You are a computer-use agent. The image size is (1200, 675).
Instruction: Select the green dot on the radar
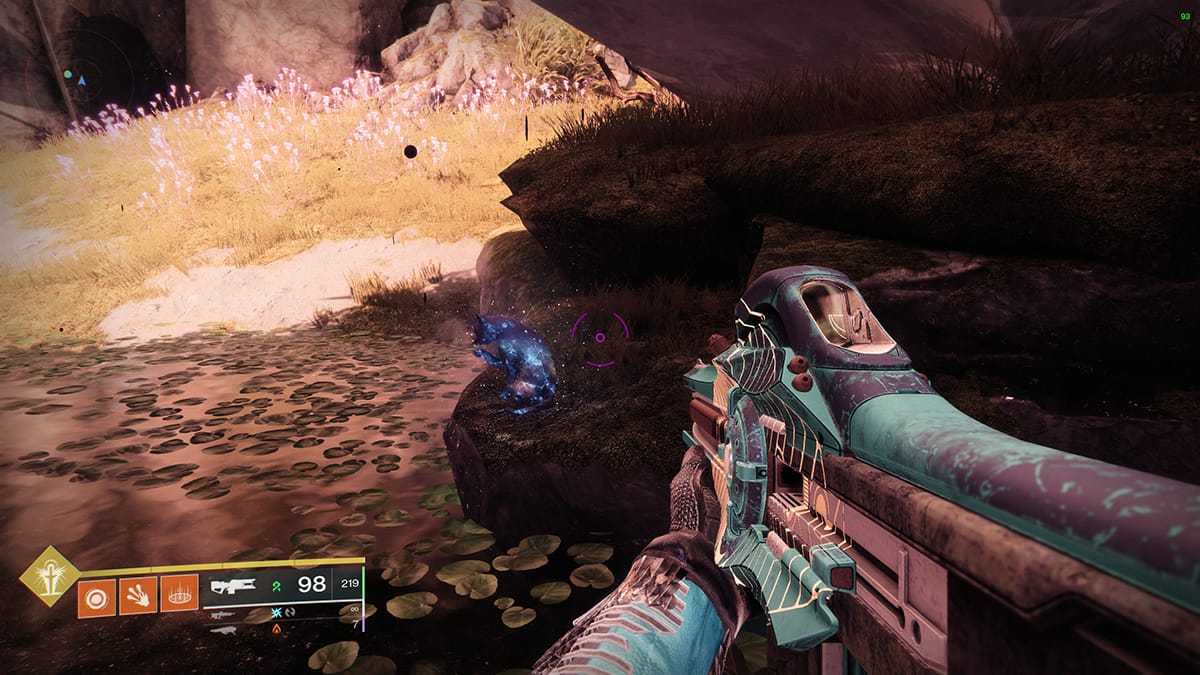[68, 74]
